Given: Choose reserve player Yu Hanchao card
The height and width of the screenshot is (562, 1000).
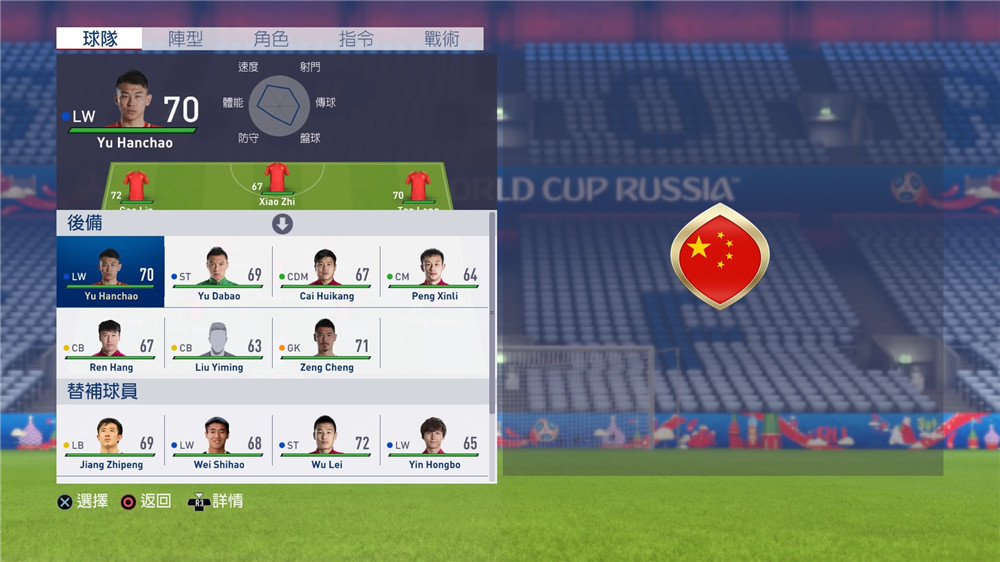Looking at the screenshot, I should click(x=111, y=272).
